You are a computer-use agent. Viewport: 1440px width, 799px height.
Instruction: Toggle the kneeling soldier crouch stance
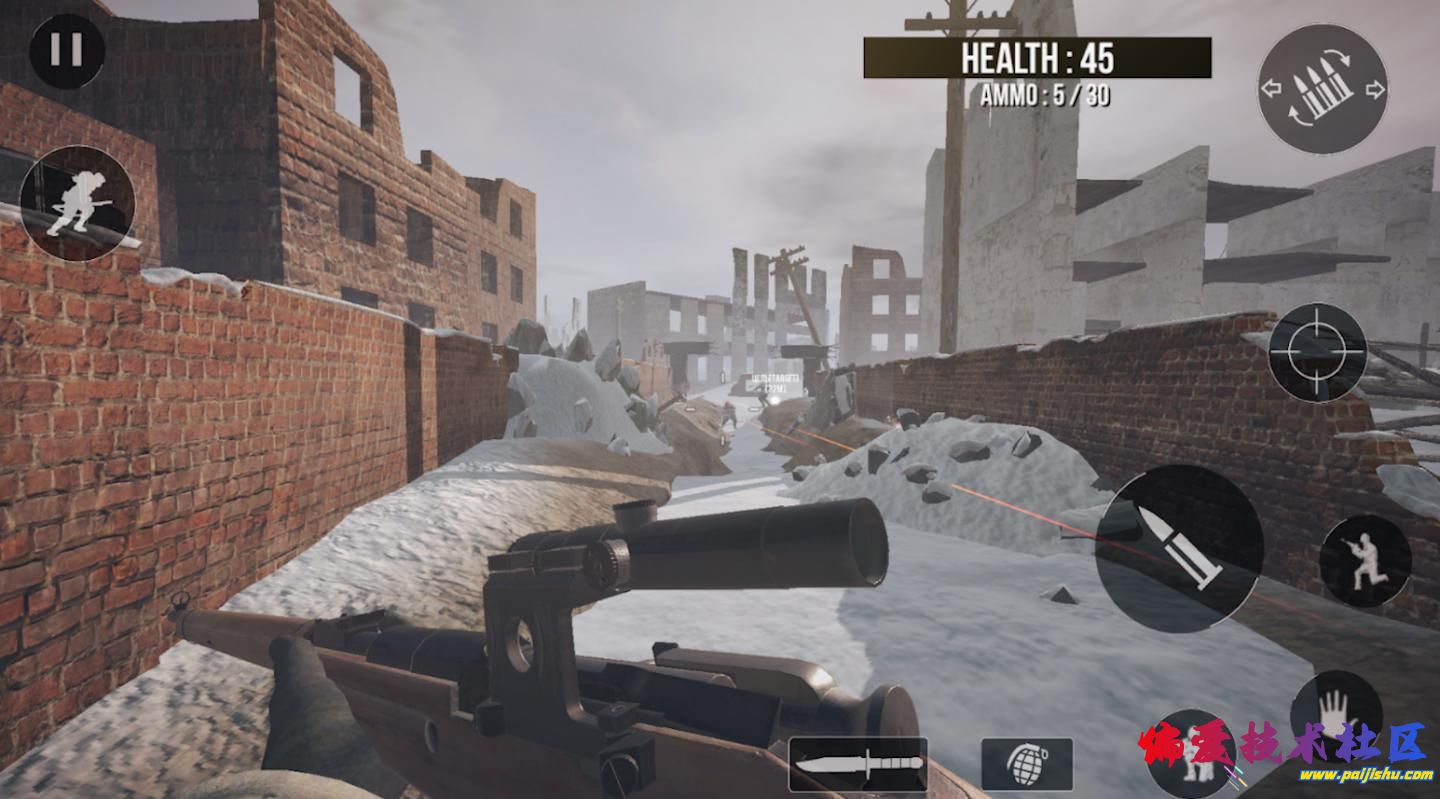(x=1365, y=561)
